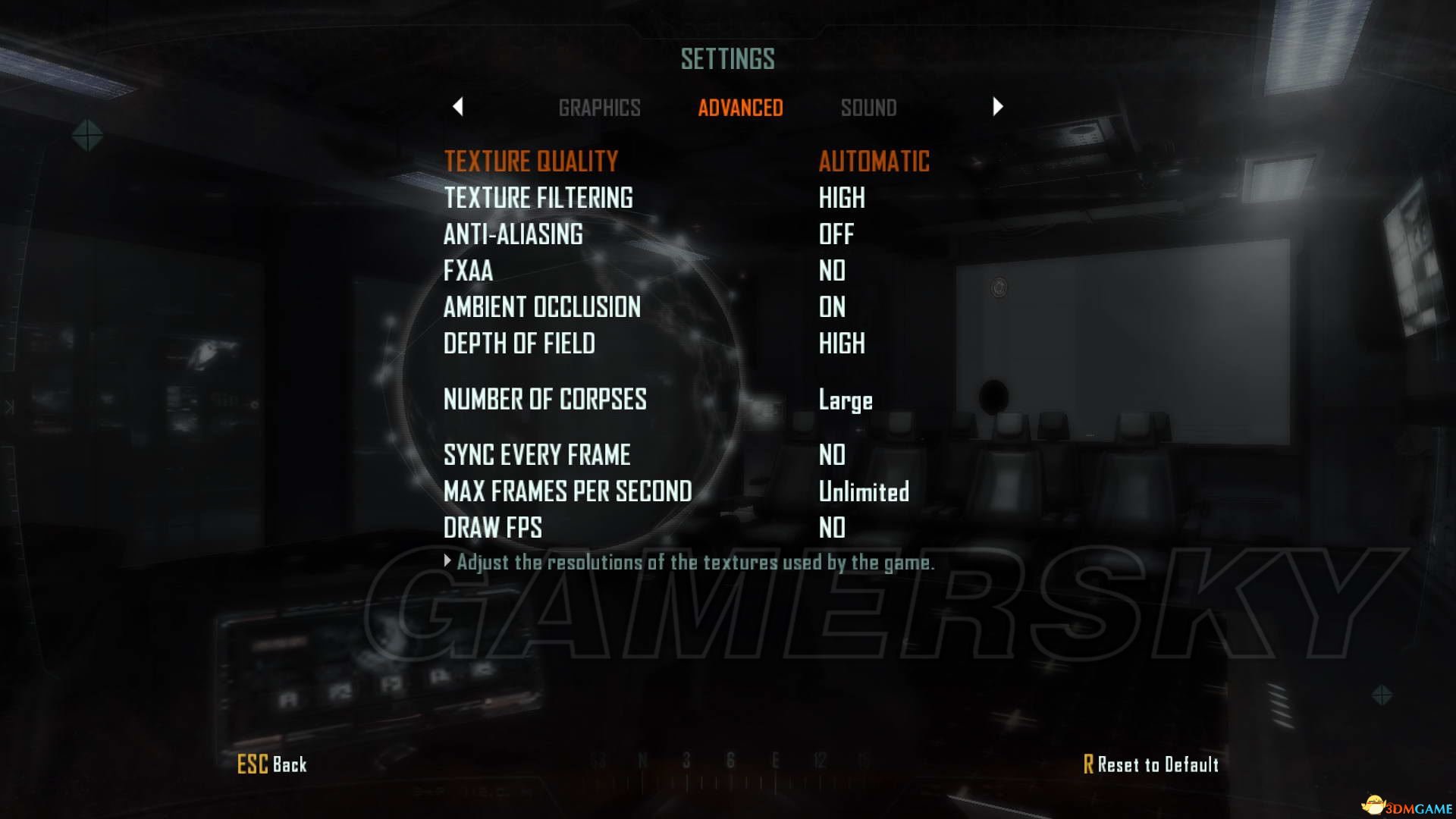1456x819 pixels.
Task: Click Reset to Default
Action: pyautogui.click(x=1150, y=764)
